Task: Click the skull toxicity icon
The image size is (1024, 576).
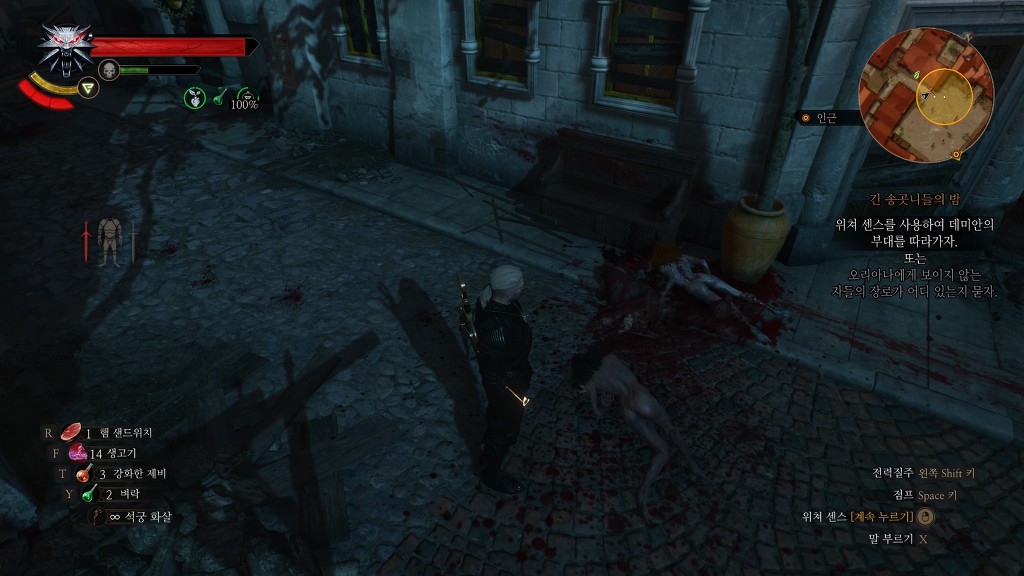Action: click(x=109, y=70)
